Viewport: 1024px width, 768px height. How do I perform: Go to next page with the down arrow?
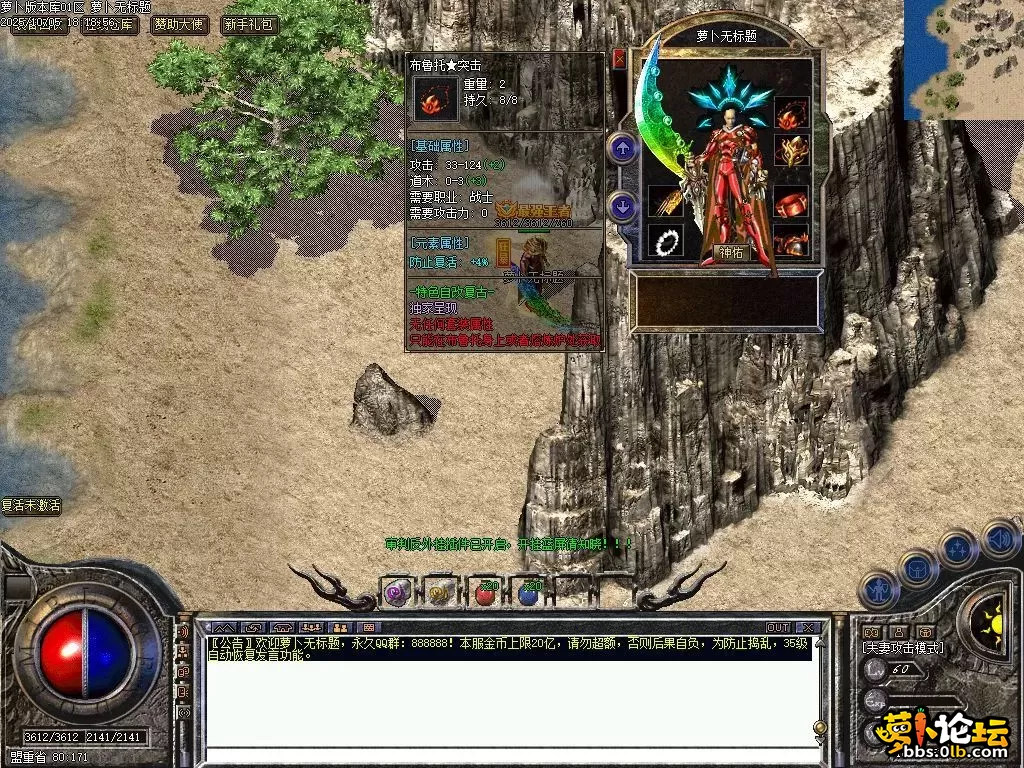point(623,208)
